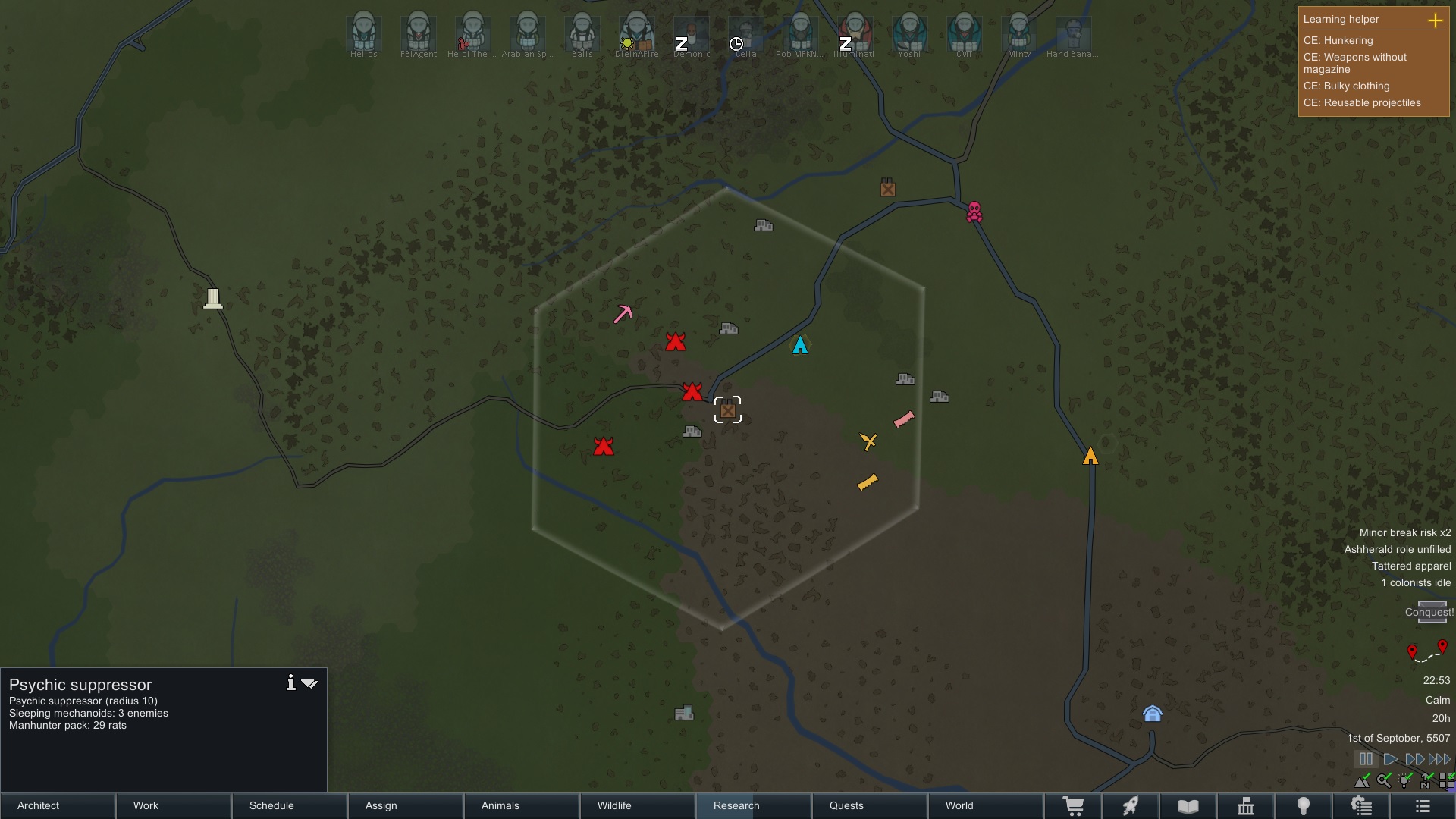Image resolution: width=1456 pixels, height=819 pixels.
Task: Open the Learning helper plus button
Action: point(1436,20)
